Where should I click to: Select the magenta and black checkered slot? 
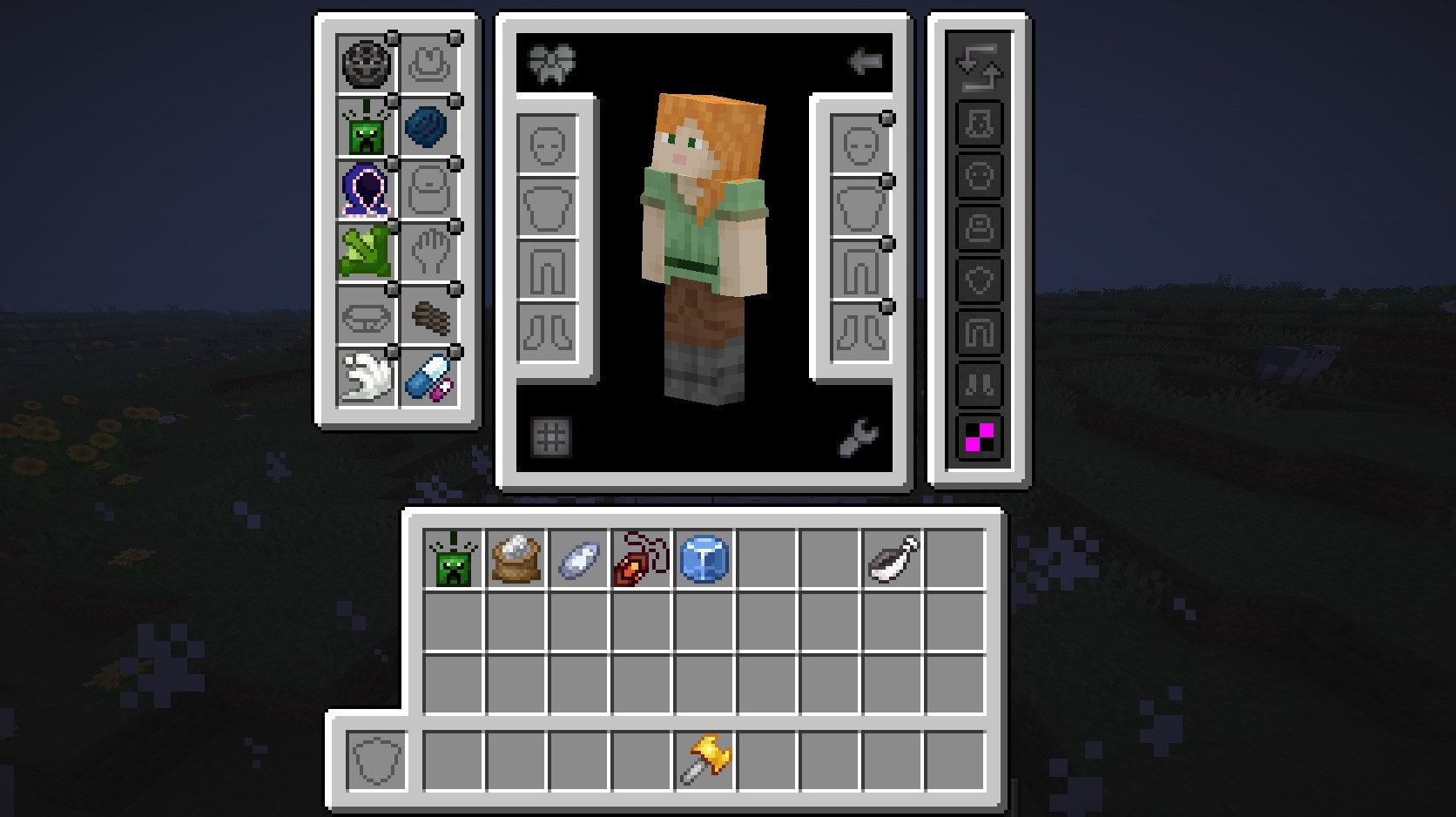[x=980, y=436]
